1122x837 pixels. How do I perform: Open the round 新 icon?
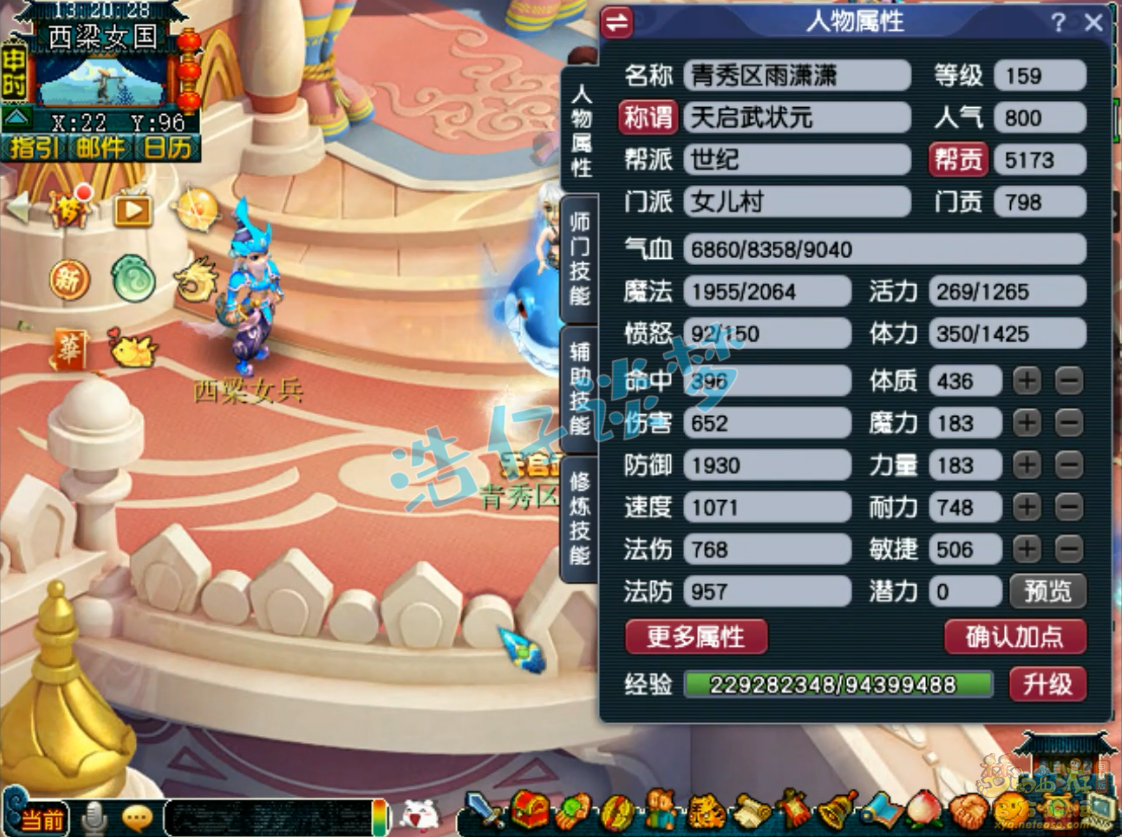point(68,280)
